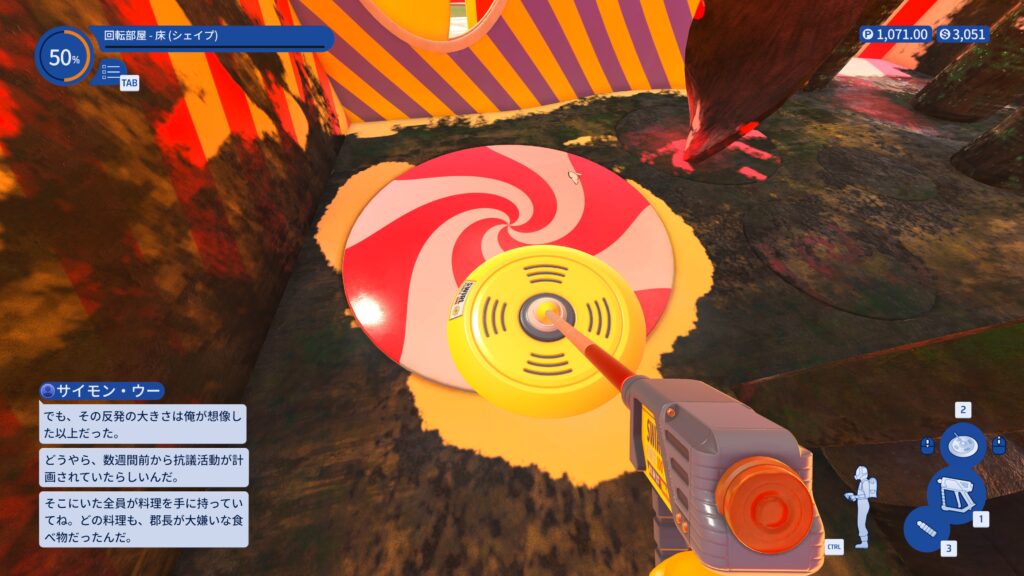Open the message from サイモン・ウー name tag

click(x=101, y=391)
